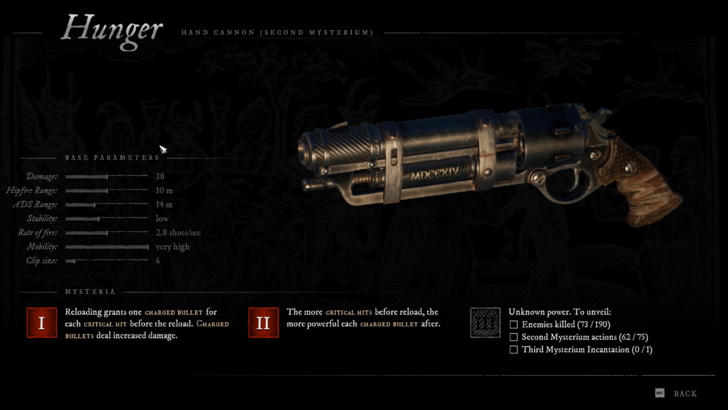Screen dimensions: 728x410
Task: Select the first Mysterium icon
Action: pos(41,323)
